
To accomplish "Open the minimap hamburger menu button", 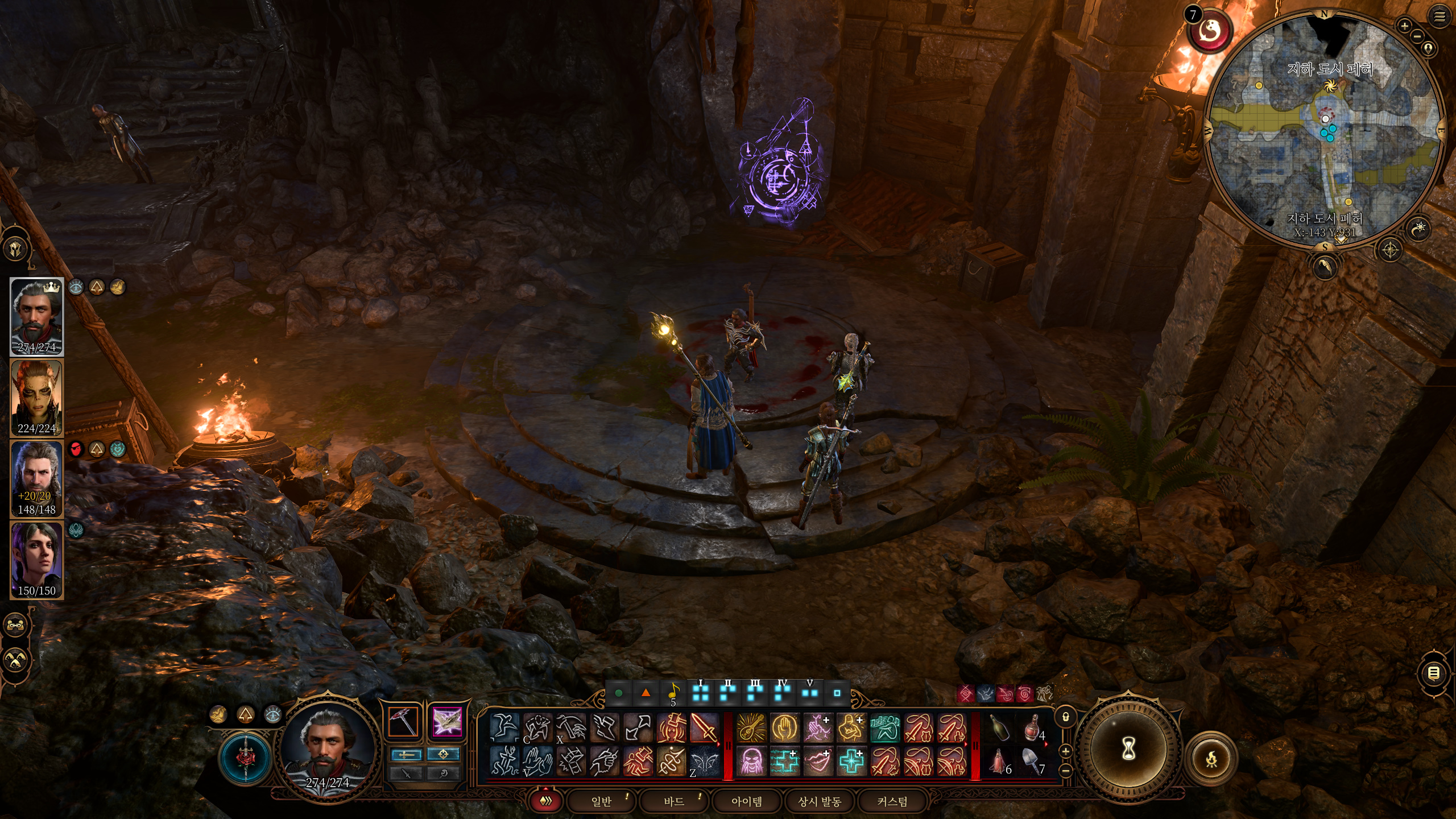I will pyautogui.click(x=1439, y=17).
